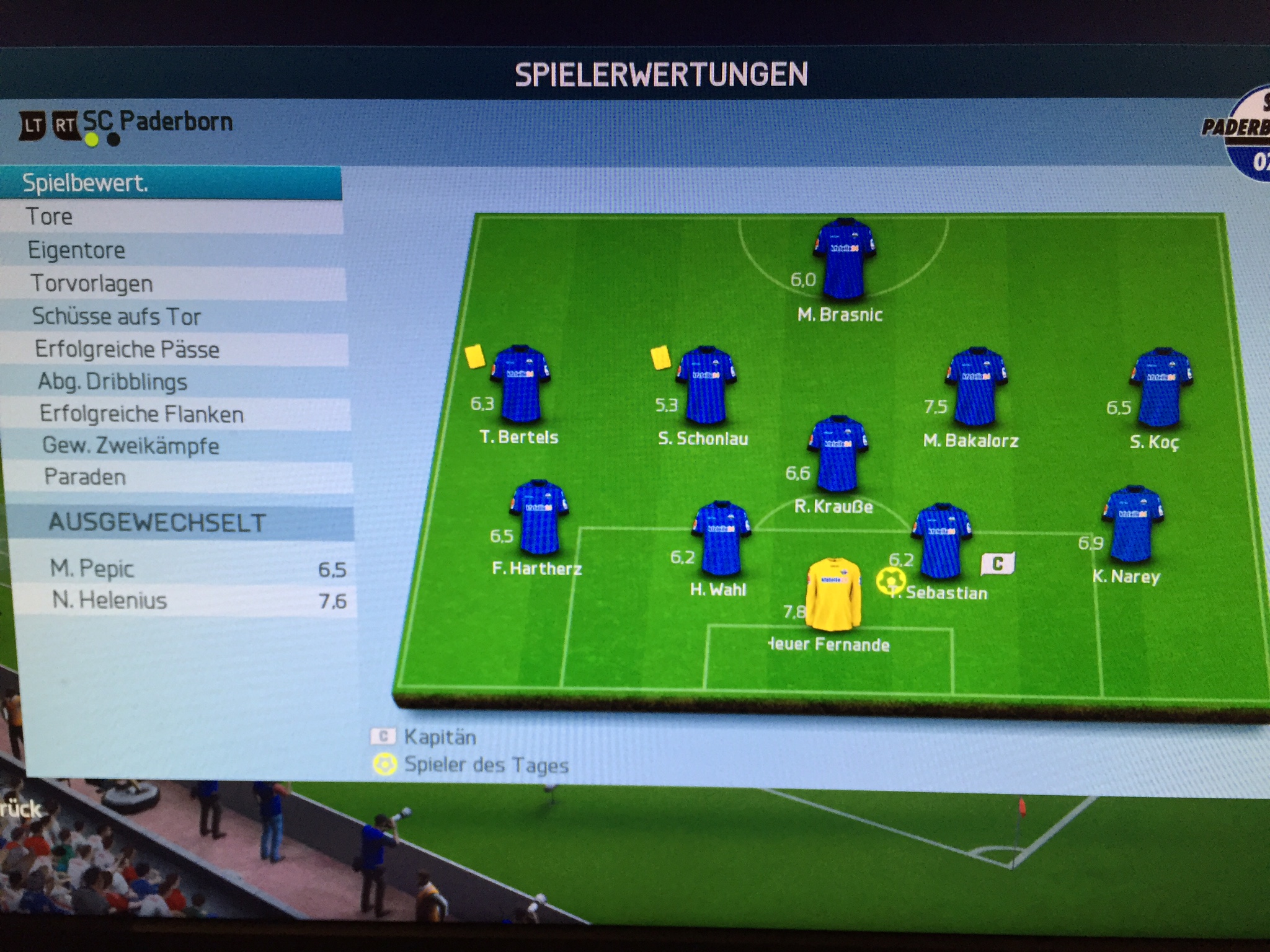Select Schüsse aufs Tor
The height and width of the screenshot is (952, 1270).
175,317
